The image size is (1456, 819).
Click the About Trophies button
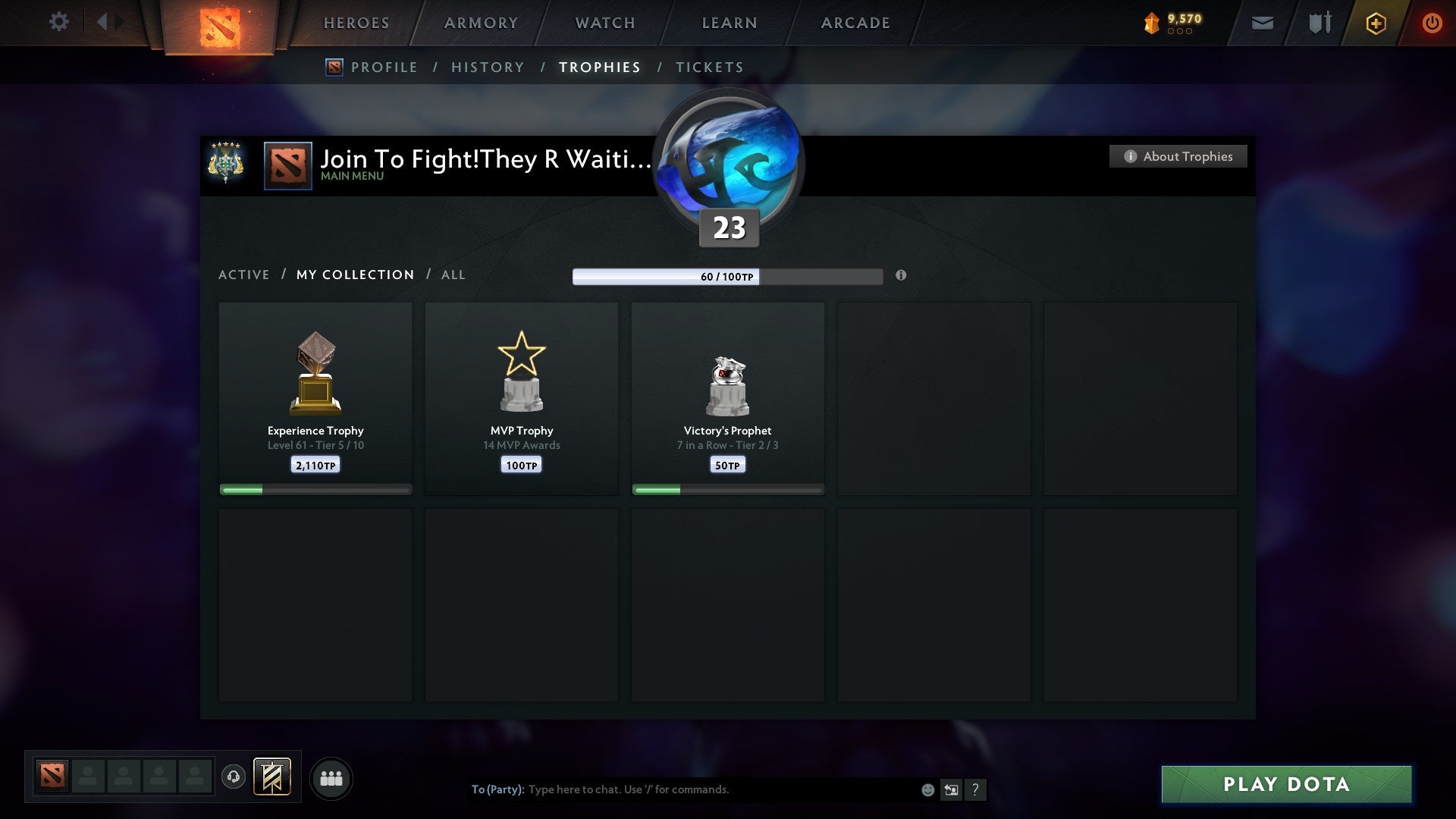tap(1178, 156)
